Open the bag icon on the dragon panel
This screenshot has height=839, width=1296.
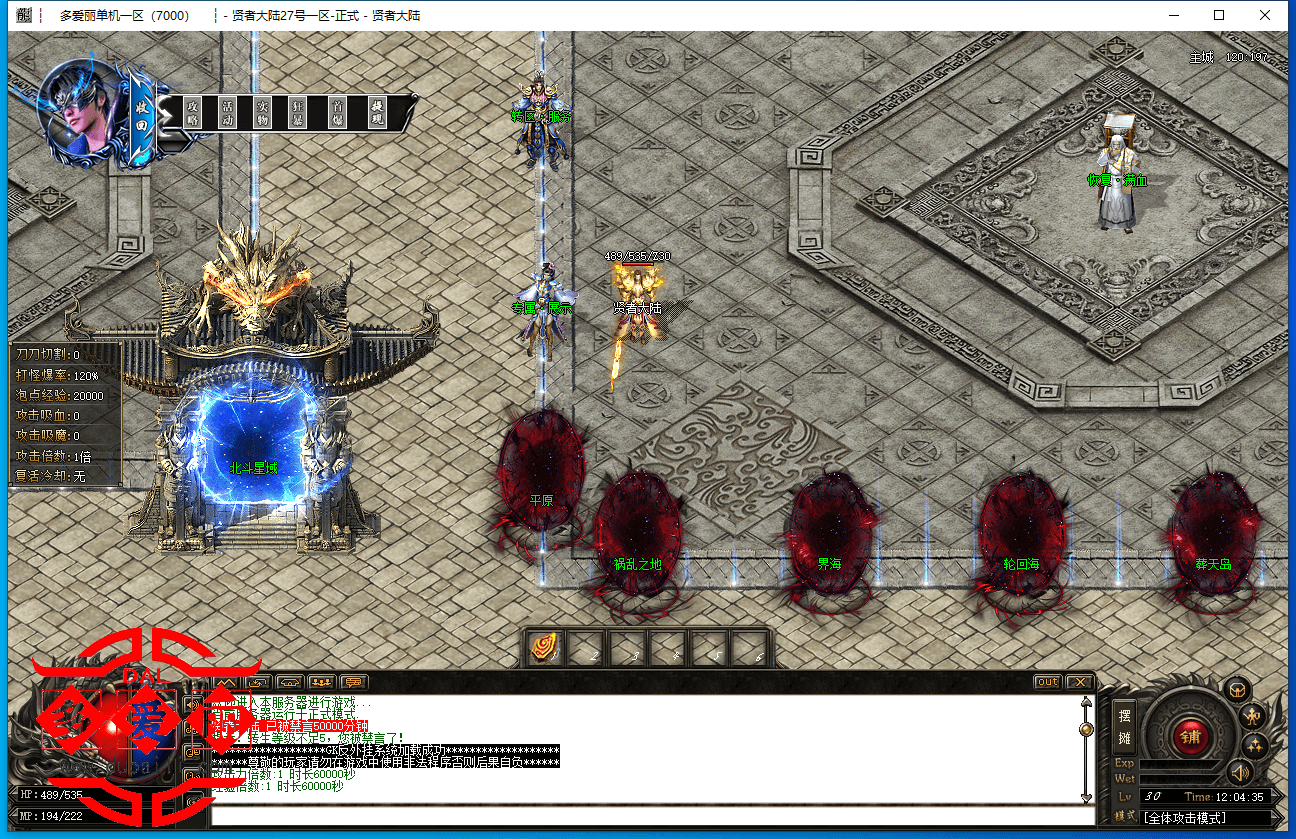(x=1238, y=690)
